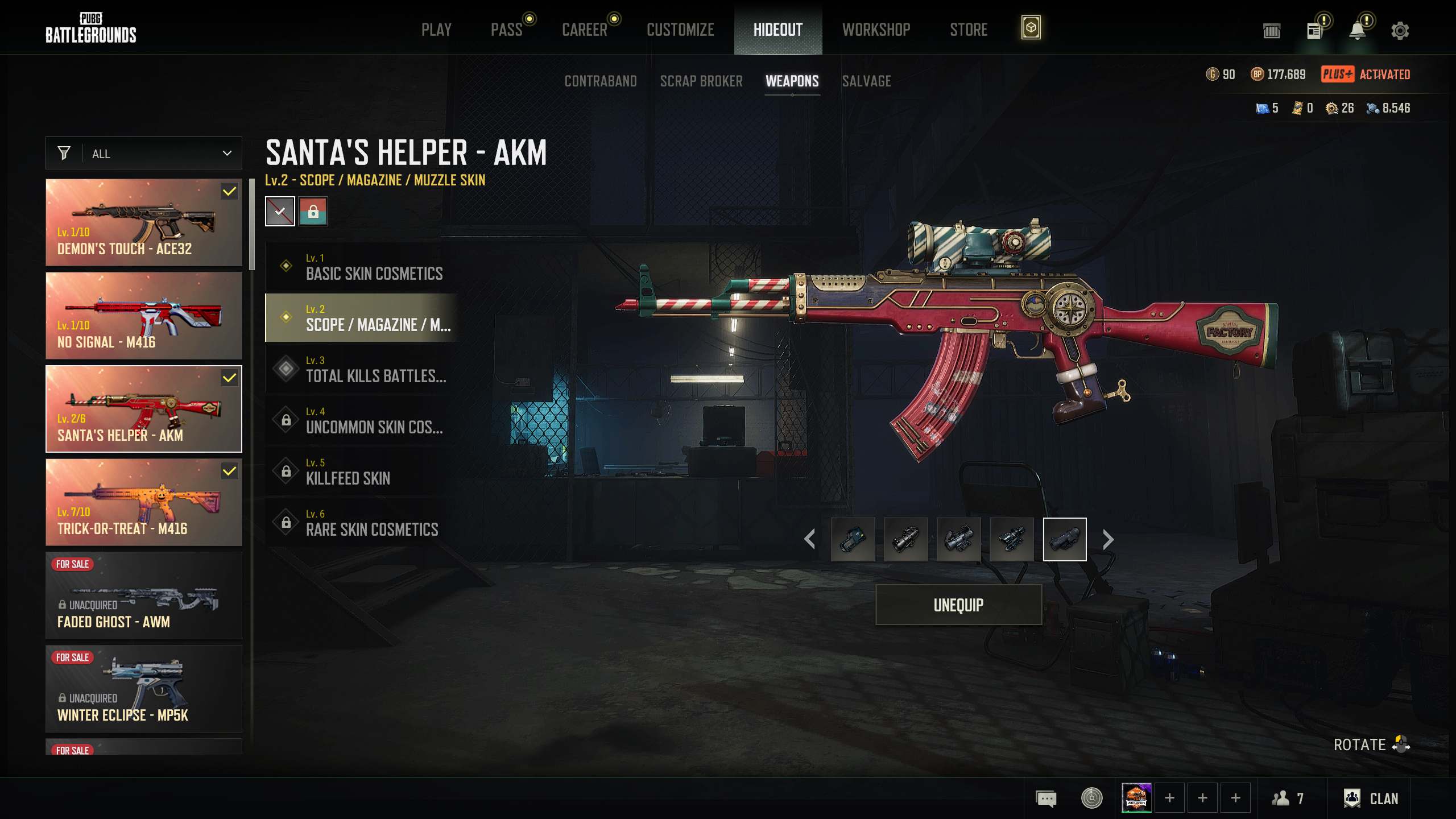
Task: Open the Contraband section
Action: [x=601, y=81]
